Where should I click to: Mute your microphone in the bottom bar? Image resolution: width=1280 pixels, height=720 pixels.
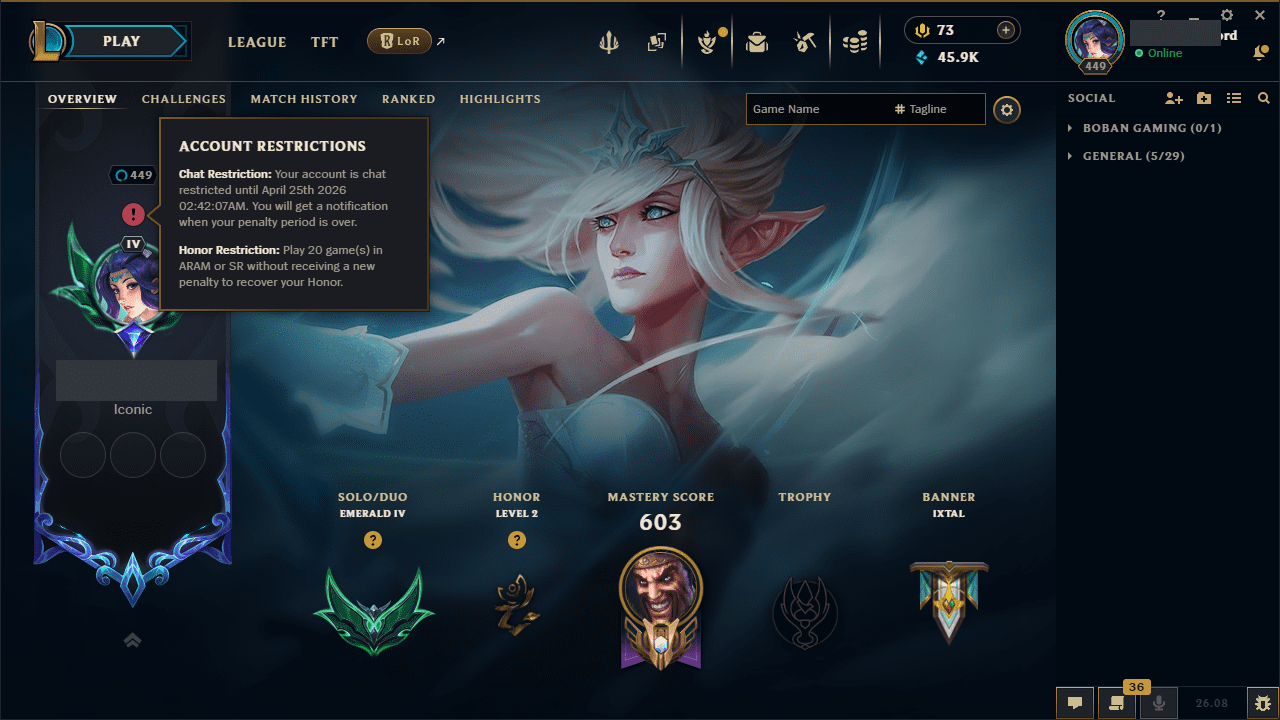(1159, 702)
